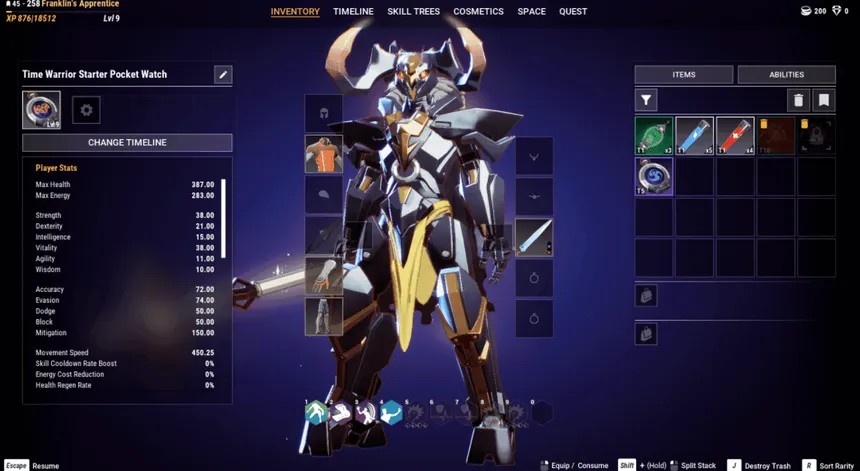Switch to the Skill Trees tab
This screenshot has height=471, width=860.
click(413, 12)
